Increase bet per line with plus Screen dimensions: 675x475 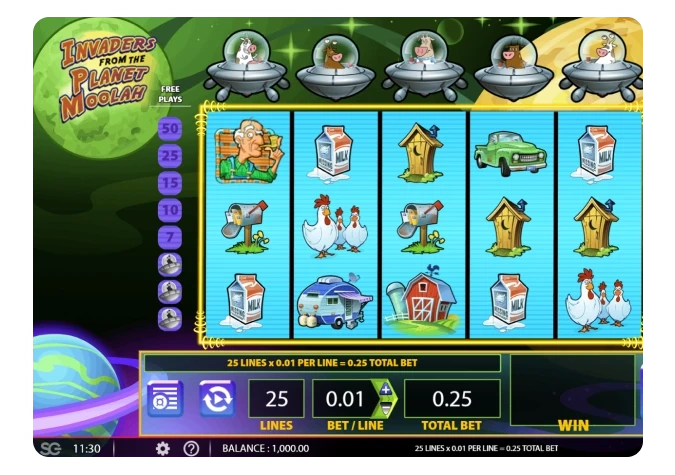[386, 389]
